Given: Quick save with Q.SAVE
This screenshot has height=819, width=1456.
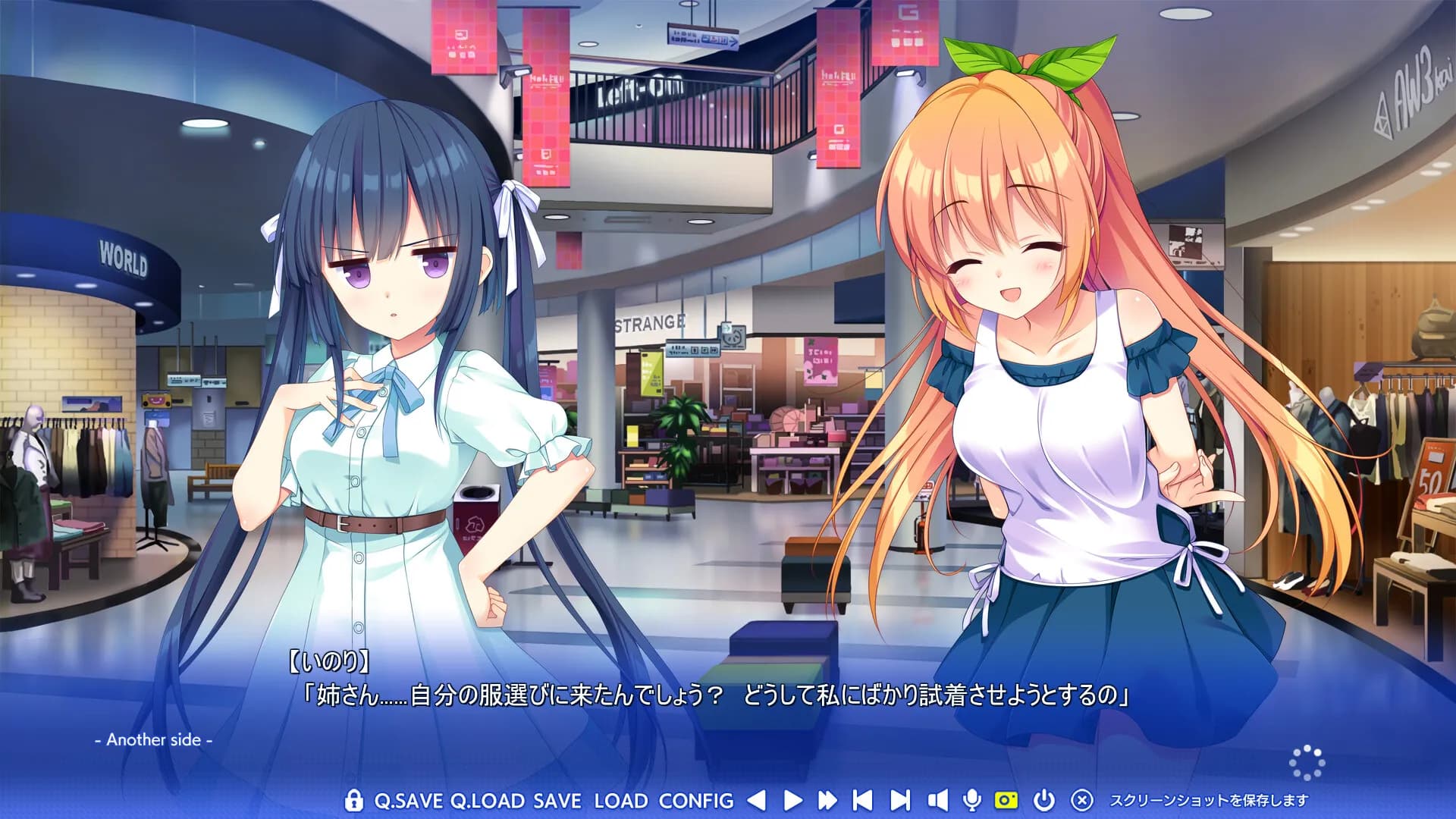Looking at the screenshot, I should click(x=409, y=801).
